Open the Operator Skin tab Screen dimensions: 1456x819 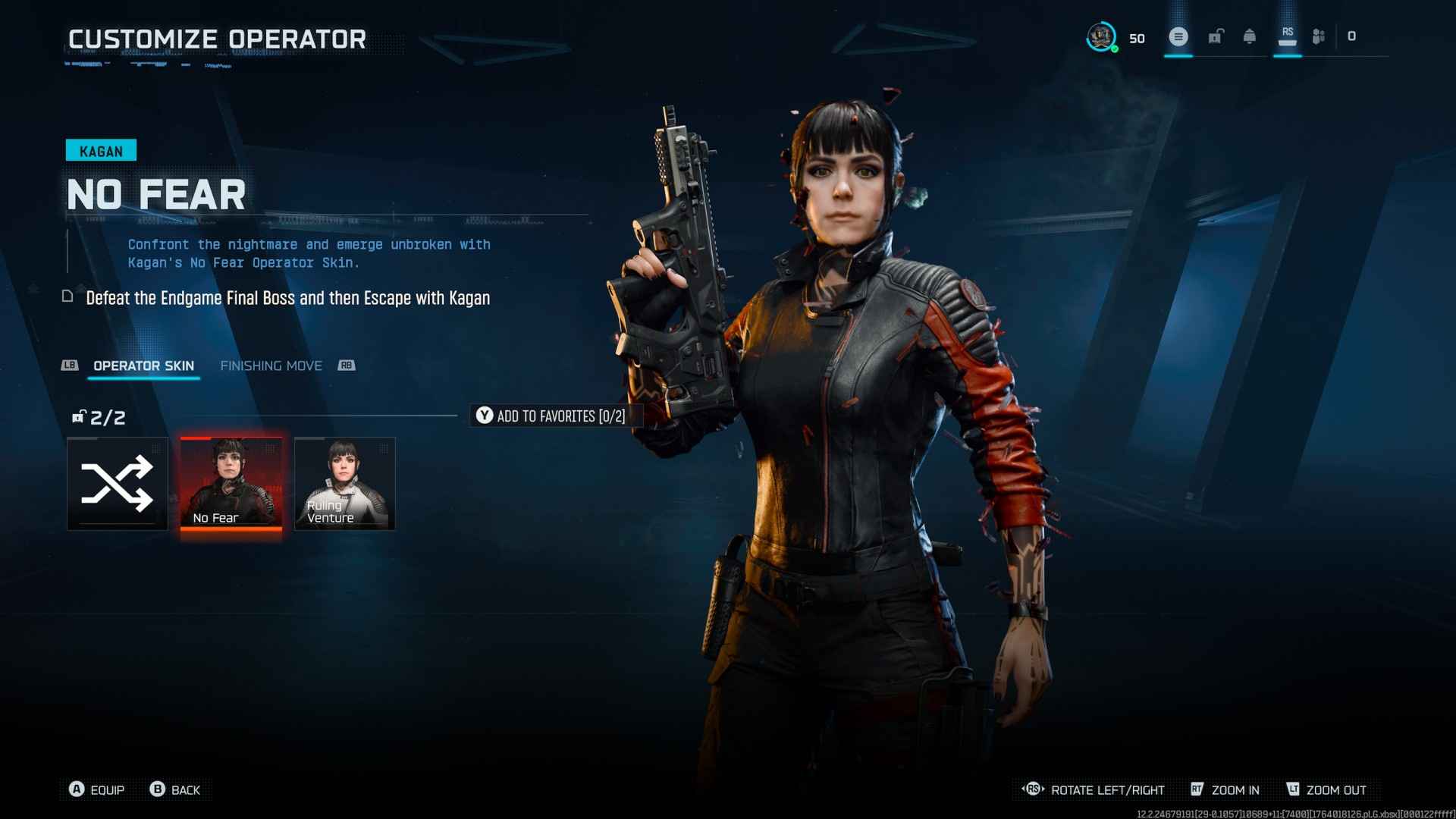pyautogui.click(x=143, y=366)
